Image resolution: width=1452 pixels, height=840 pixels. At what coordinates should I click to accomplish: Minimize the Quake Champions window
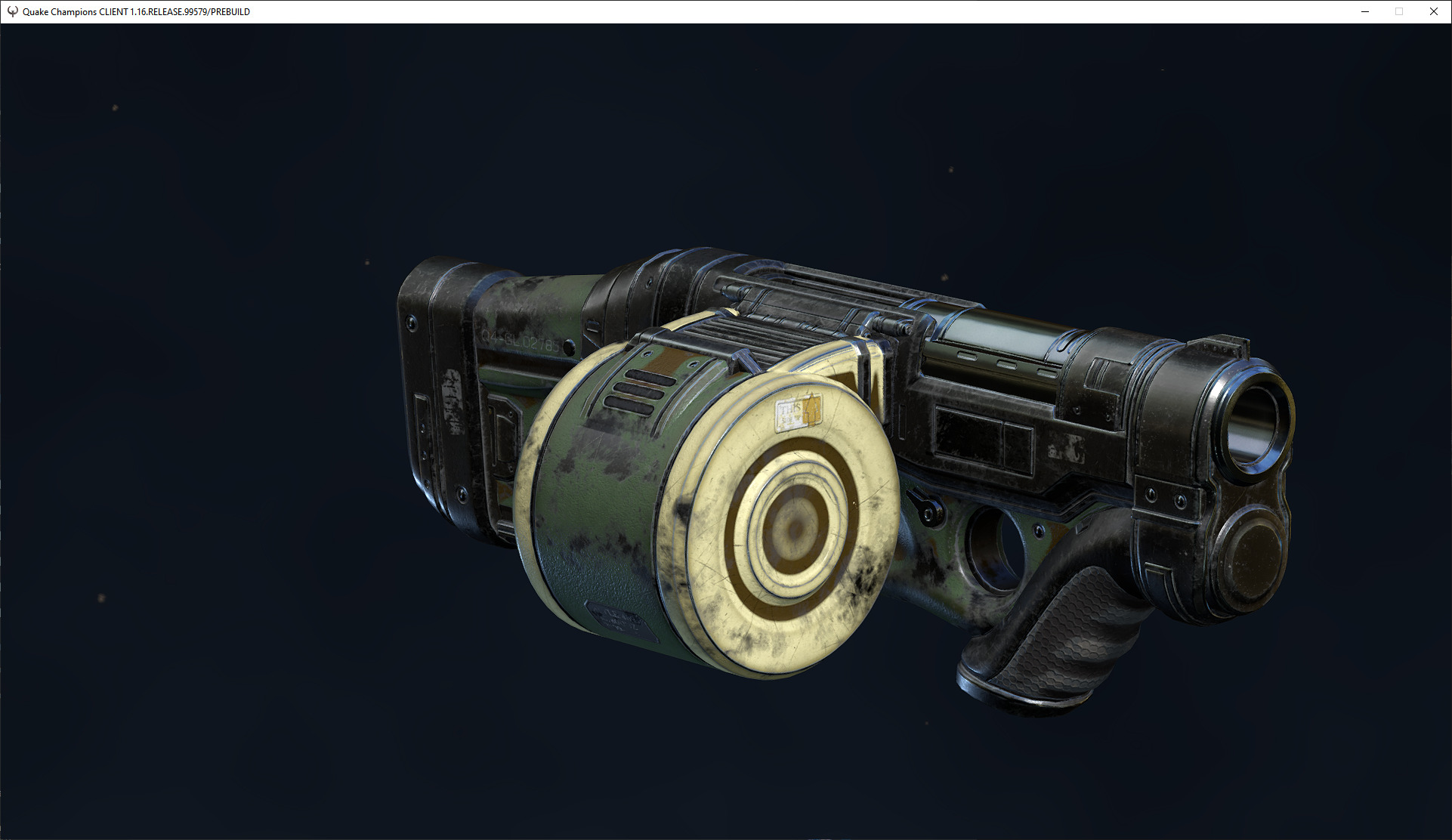pos(1364,11)
